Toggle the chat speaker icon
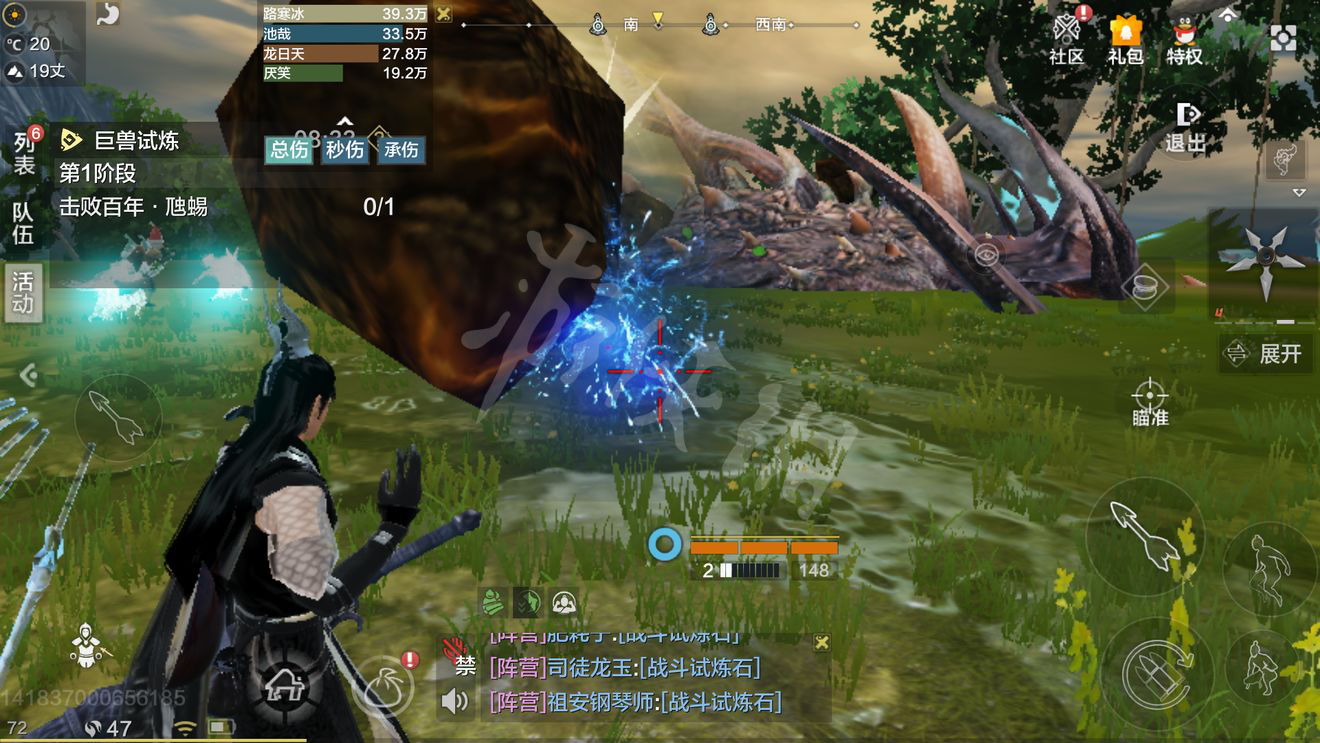Viewport: 1320px width, 743px height. pyautogui.click(x=455, y=701)
